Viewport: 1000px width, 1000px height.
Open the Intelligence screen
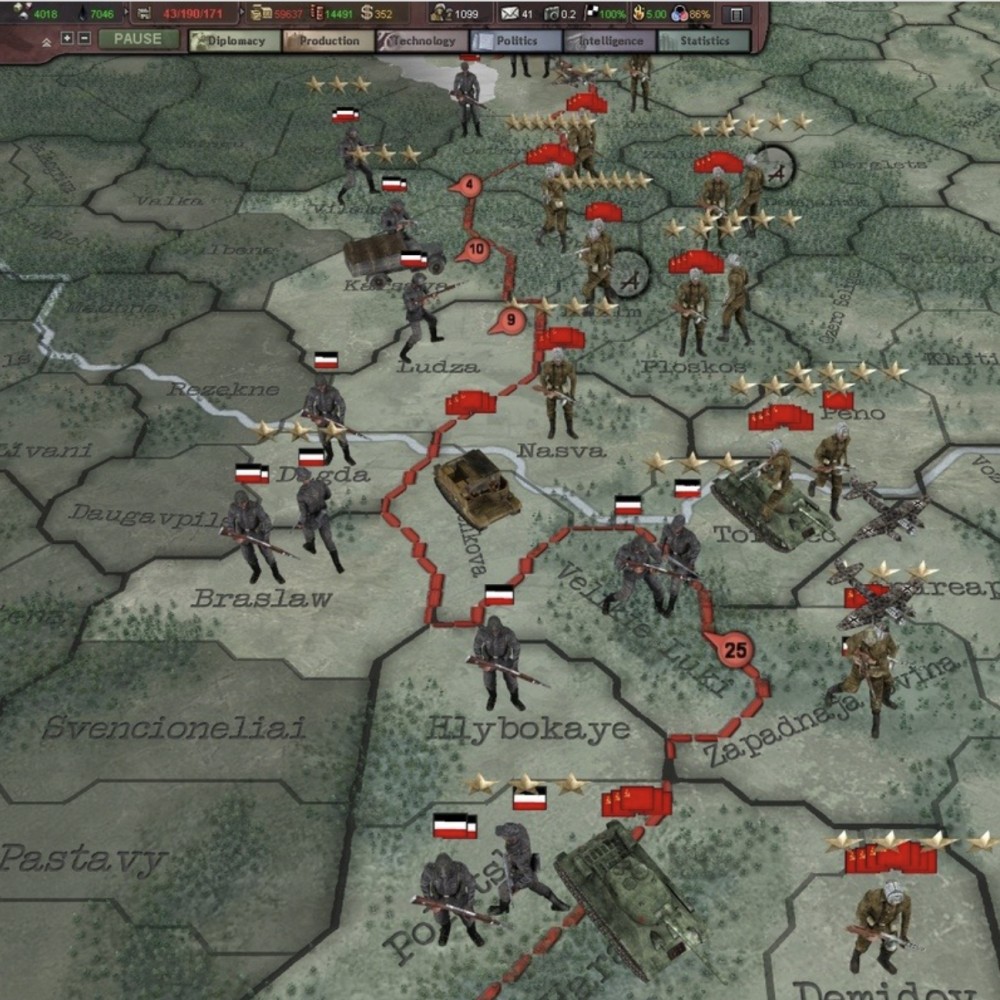tap(608, 41)
